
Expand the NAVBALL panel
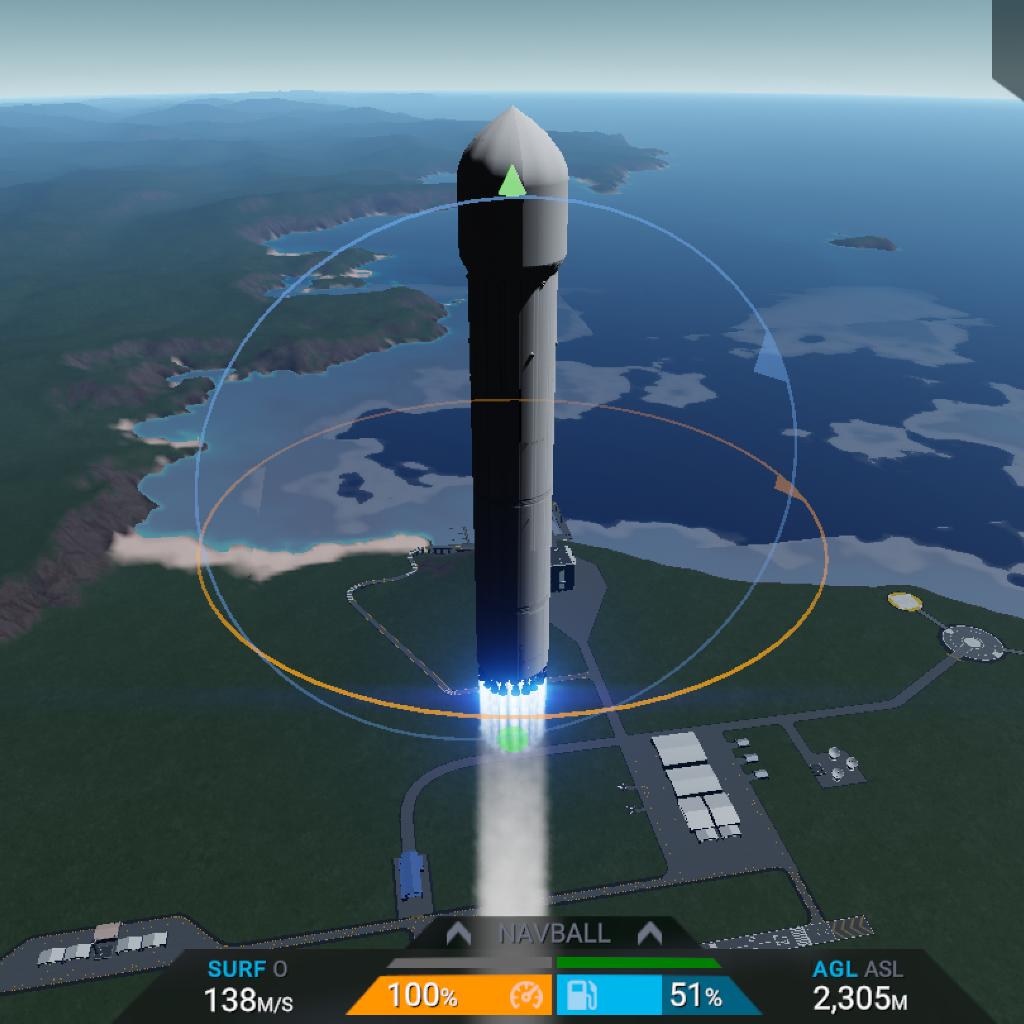(554, 934)
